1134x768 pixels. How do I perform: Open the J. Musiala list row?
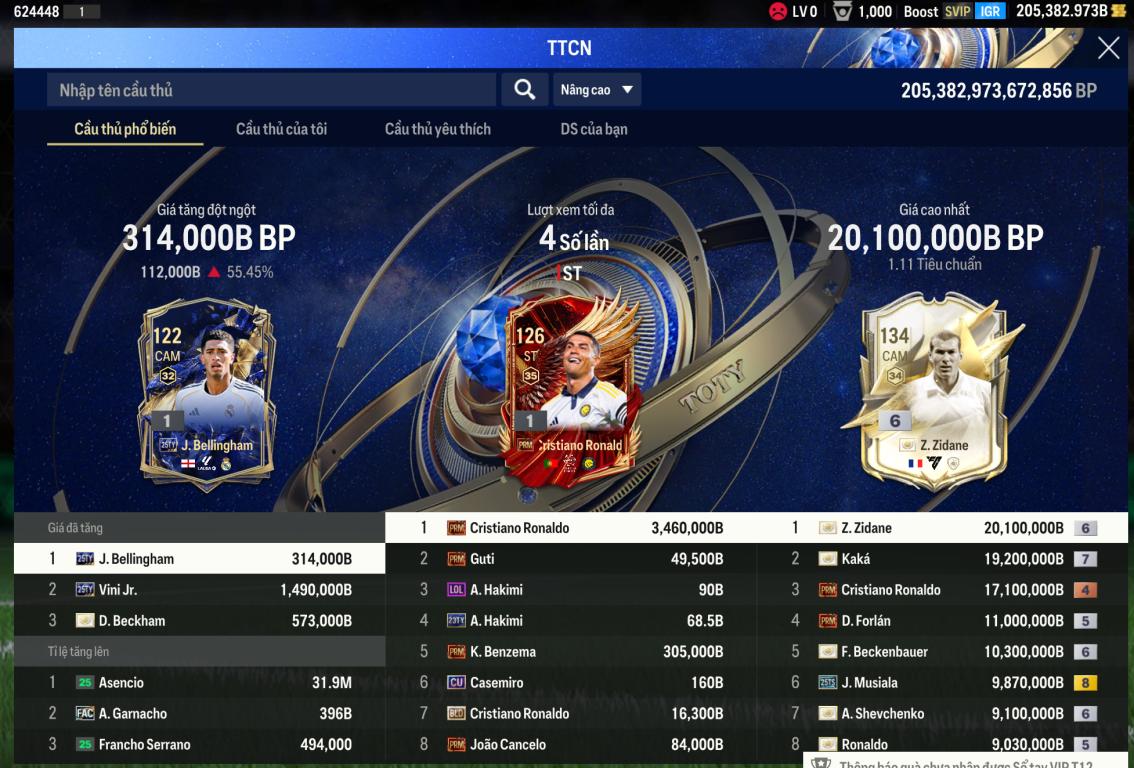(x=942, y=683)
